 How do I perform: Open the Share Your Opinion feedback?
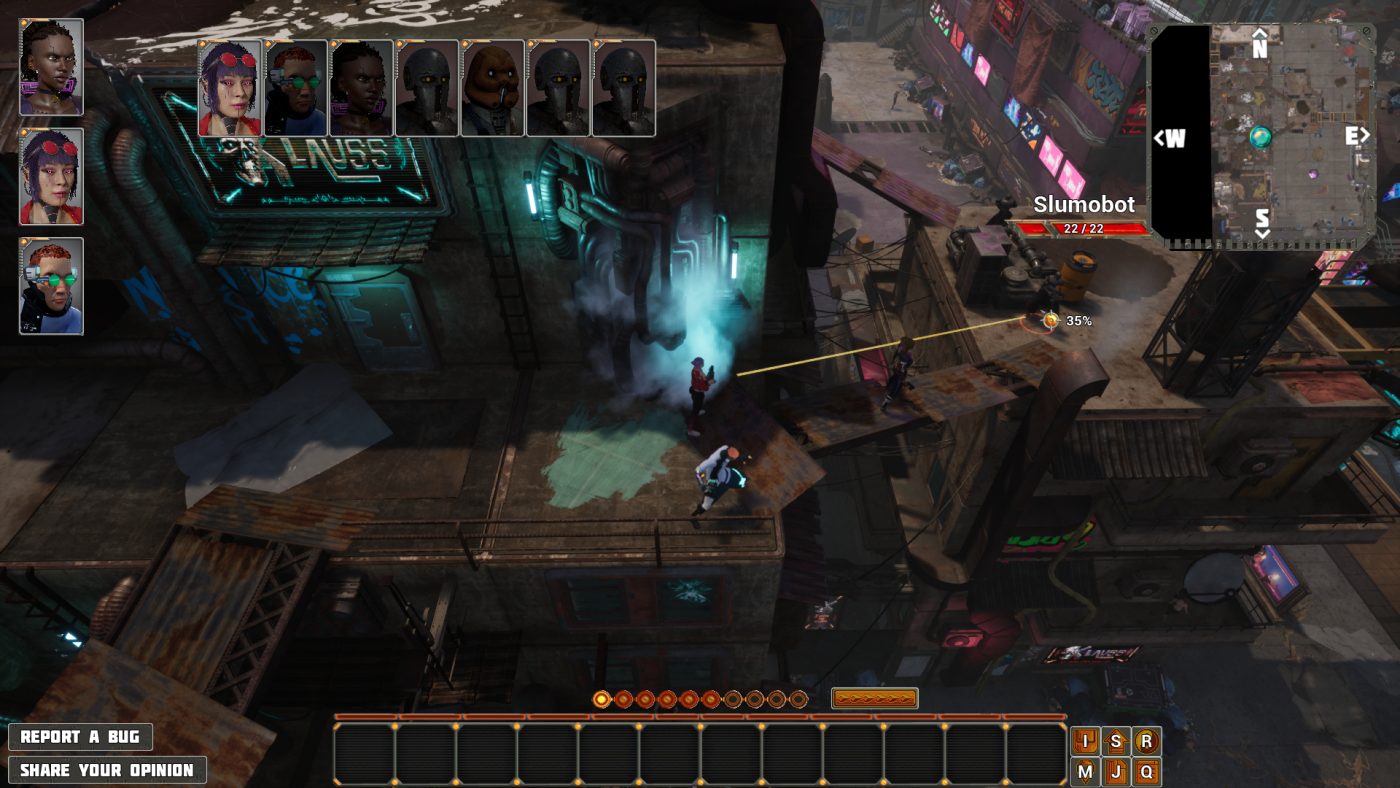click(107, 770)
